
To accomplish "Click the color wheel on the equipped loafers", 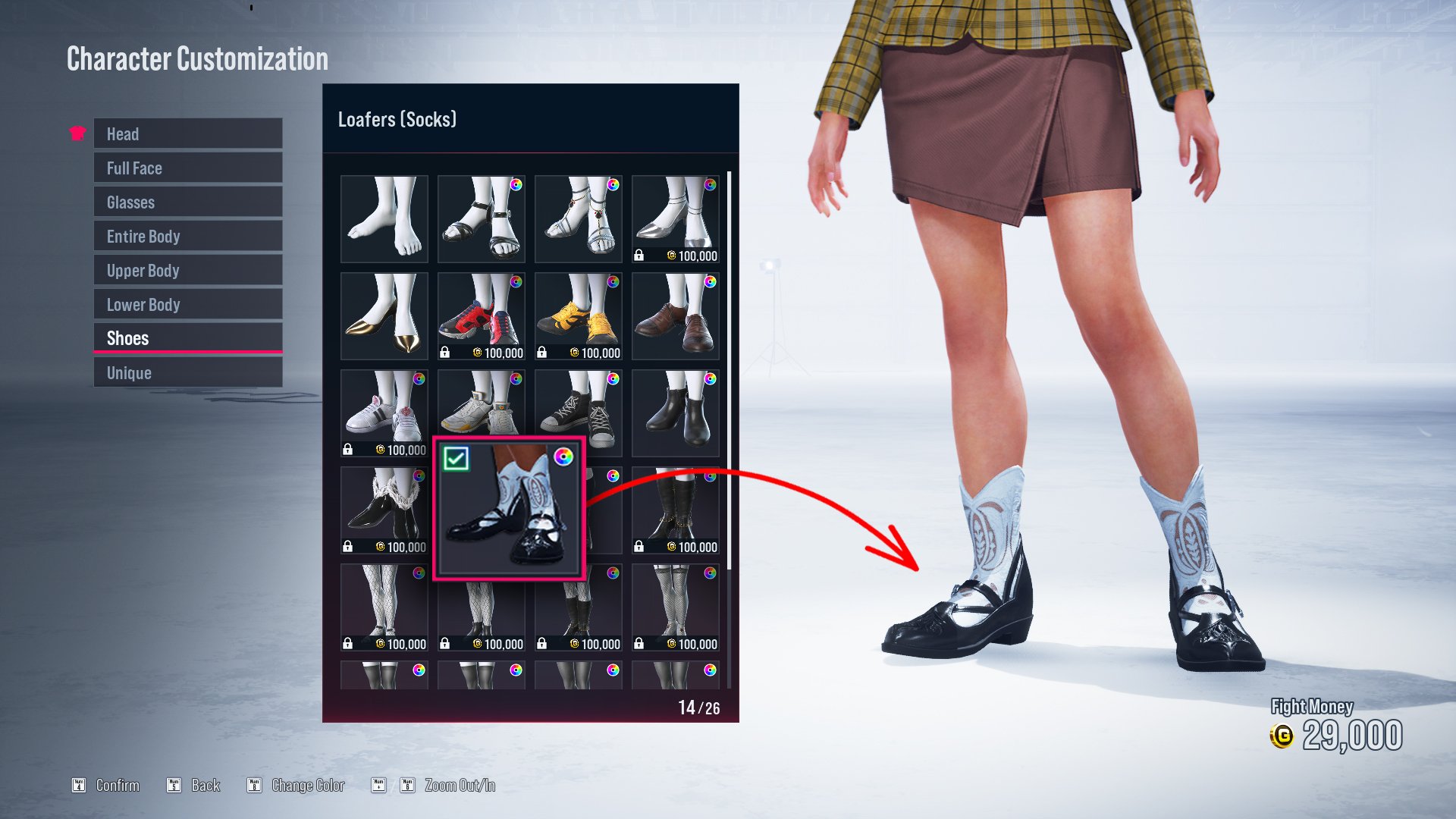I will coord(563,456).
